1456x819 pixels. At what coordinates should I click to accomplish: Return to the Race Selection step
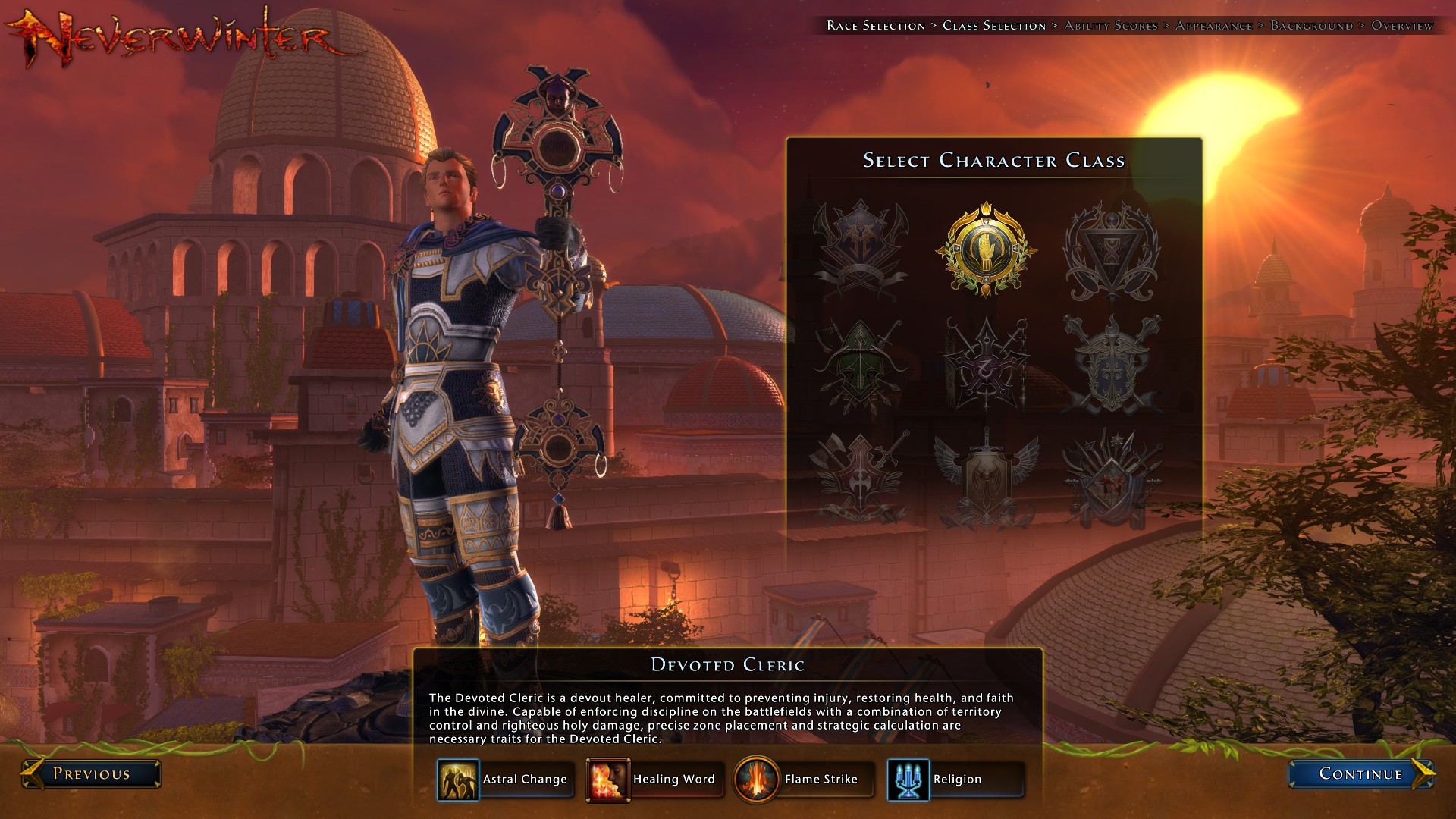click(876, 26)
